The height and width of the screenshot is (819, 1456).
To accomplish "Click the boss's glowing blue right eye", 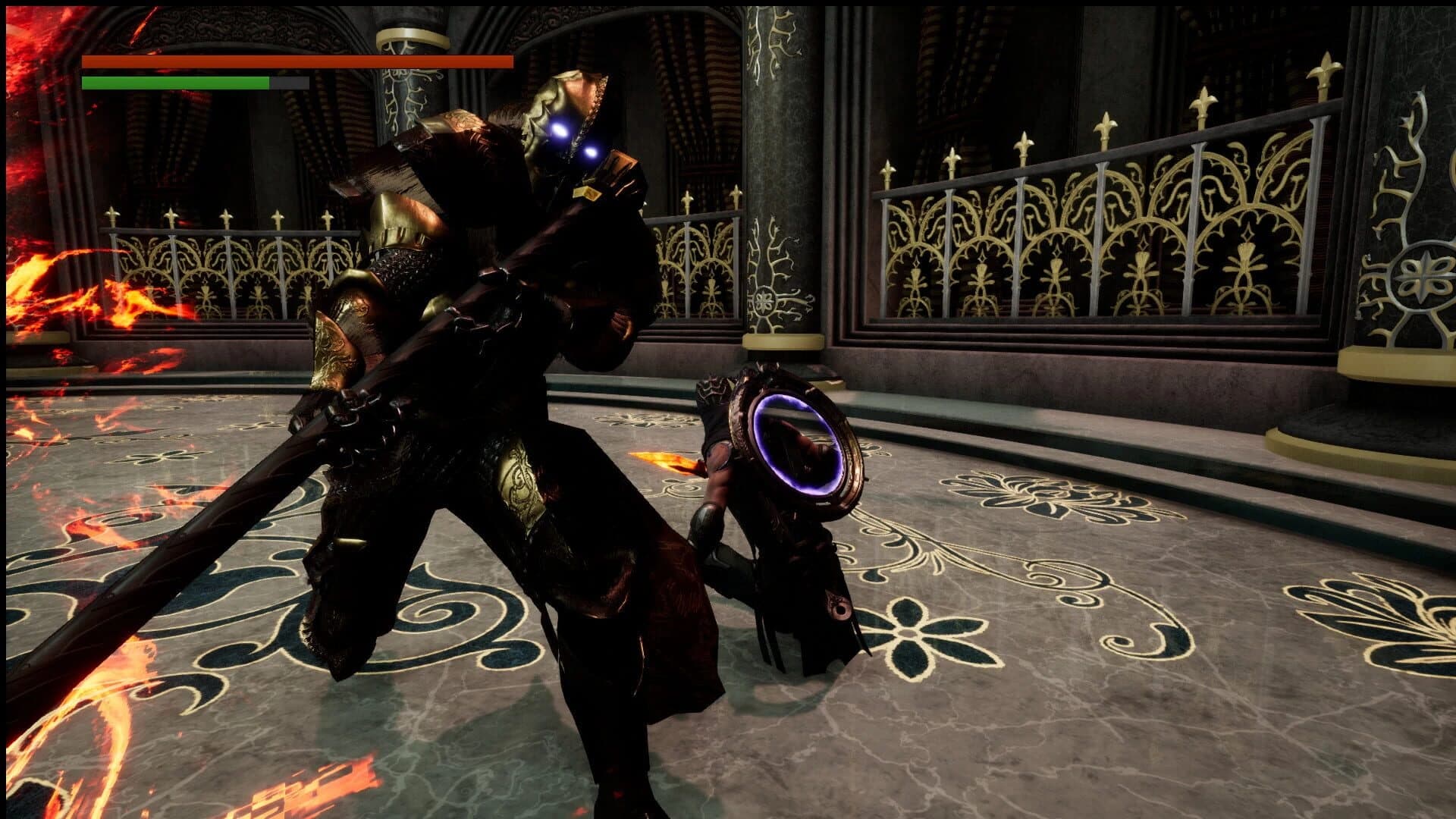I will click(x=591, y=152).
